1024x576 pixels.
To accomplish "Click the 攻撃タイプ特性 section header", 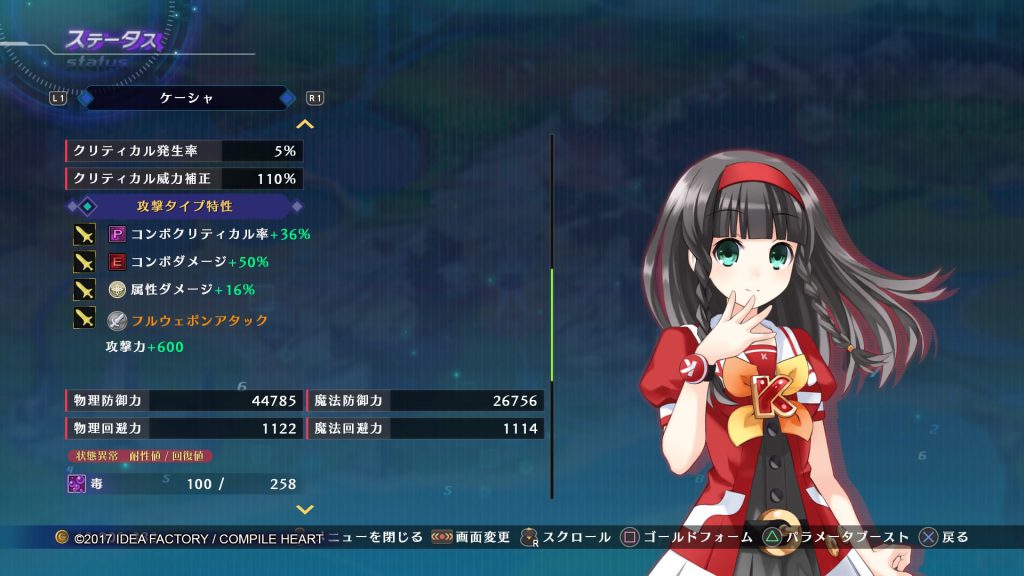I will (185, 206).
